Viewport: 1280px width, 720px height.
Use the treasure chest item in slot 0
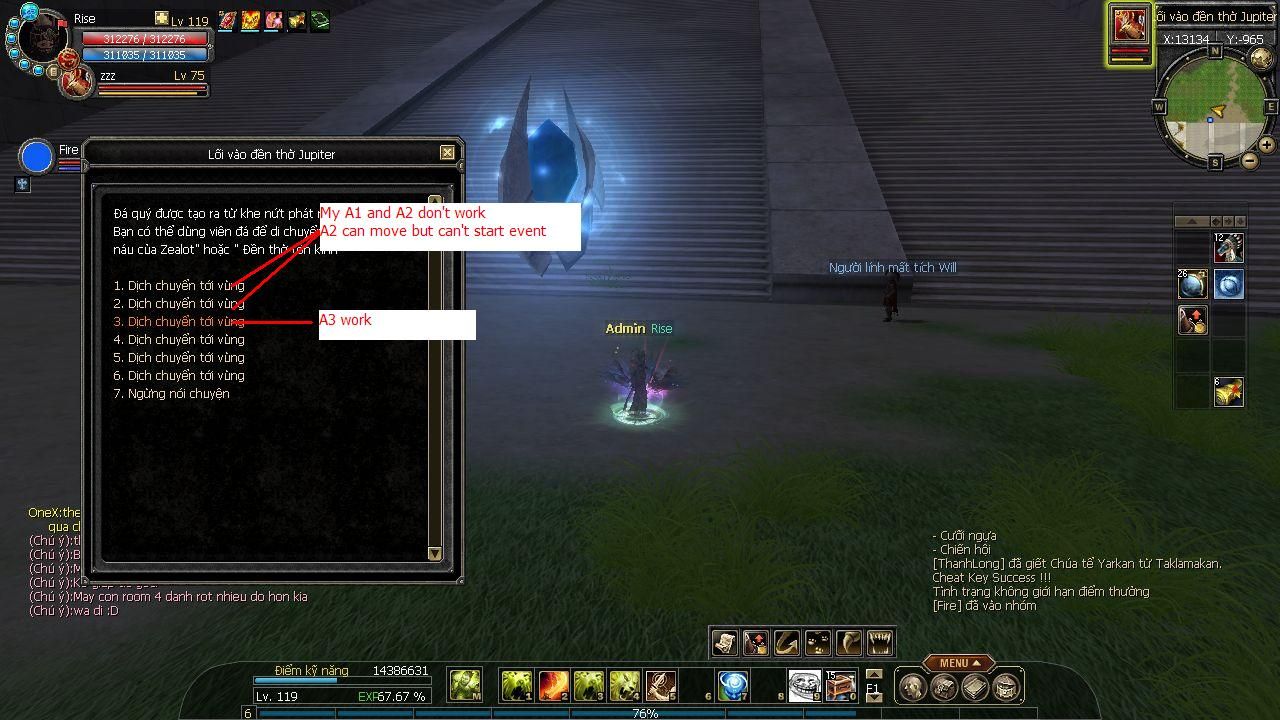(x=841, y=685)
